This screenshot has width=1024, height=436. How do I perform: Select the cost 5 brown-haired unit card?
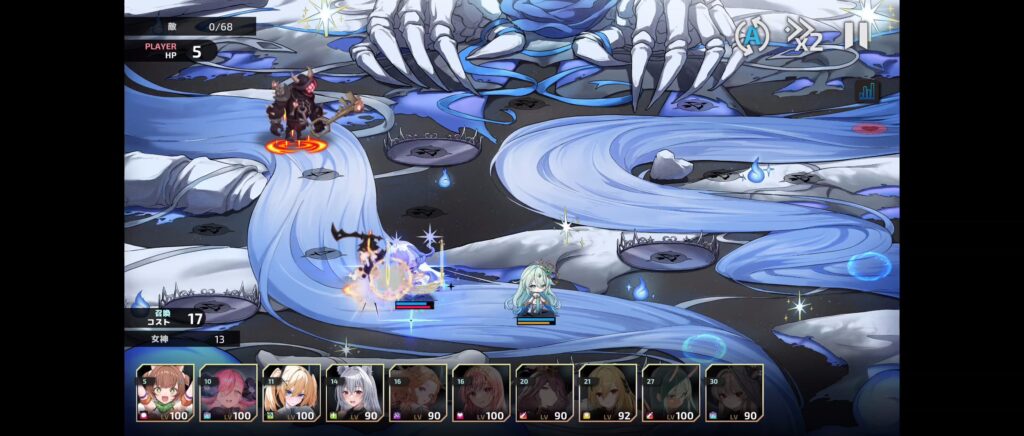(x=165, y=392)
